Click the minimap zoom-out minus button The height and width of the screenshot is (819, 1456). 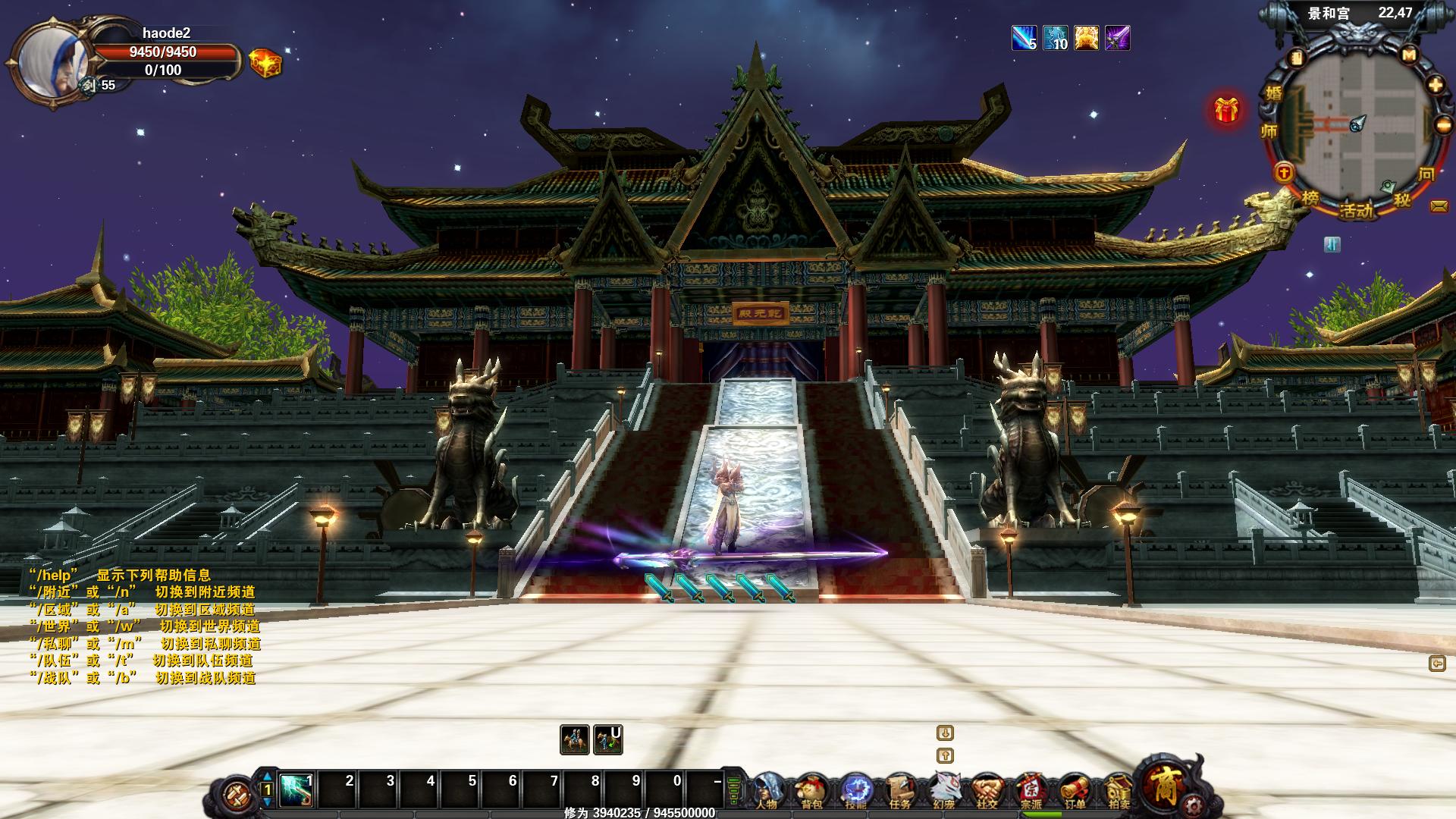click(1443, 125)
